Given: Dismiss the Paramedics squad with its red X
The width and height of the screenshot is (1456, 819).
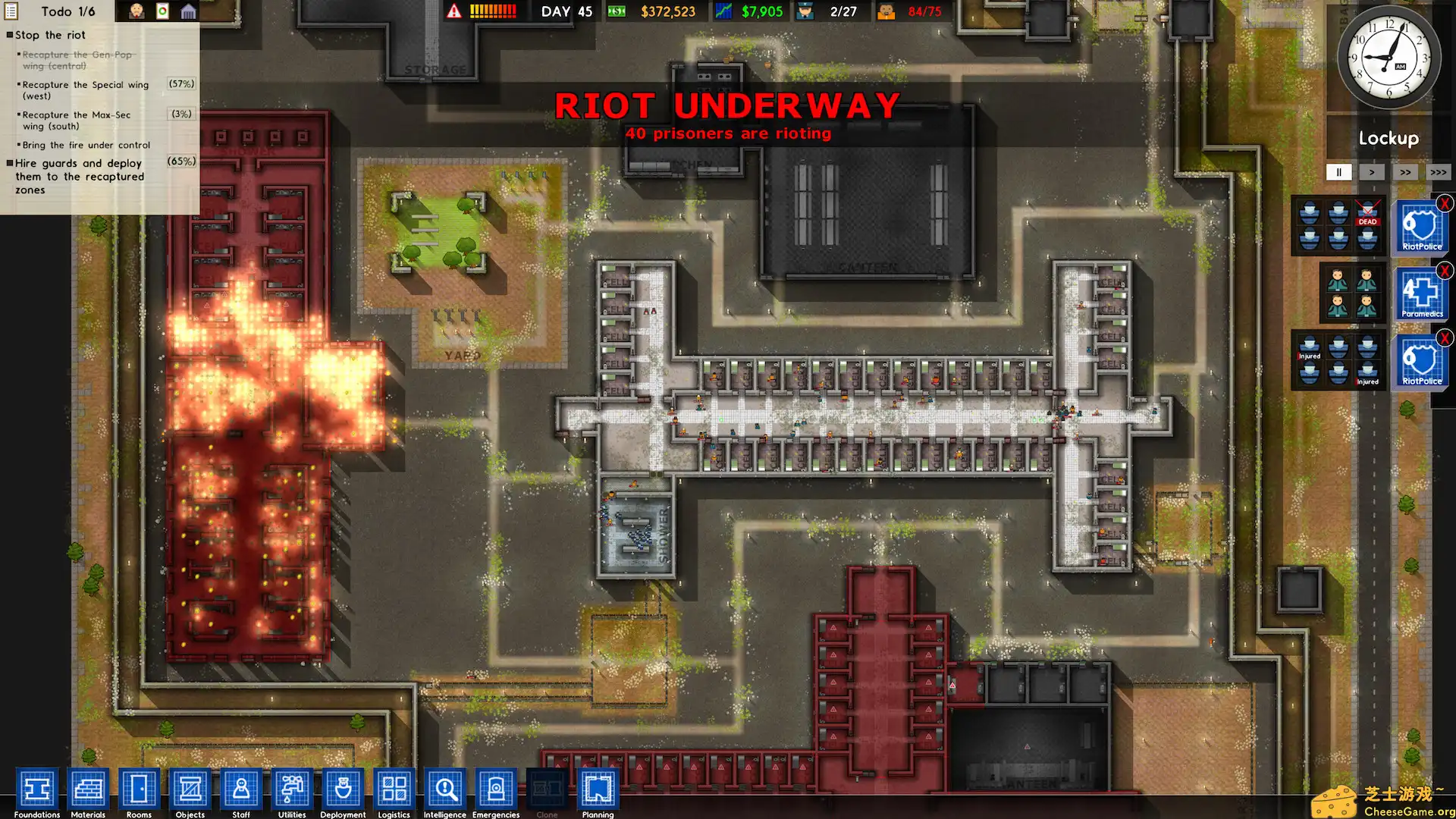Looking at the screenshot, I should click(x=1445, y=271).
